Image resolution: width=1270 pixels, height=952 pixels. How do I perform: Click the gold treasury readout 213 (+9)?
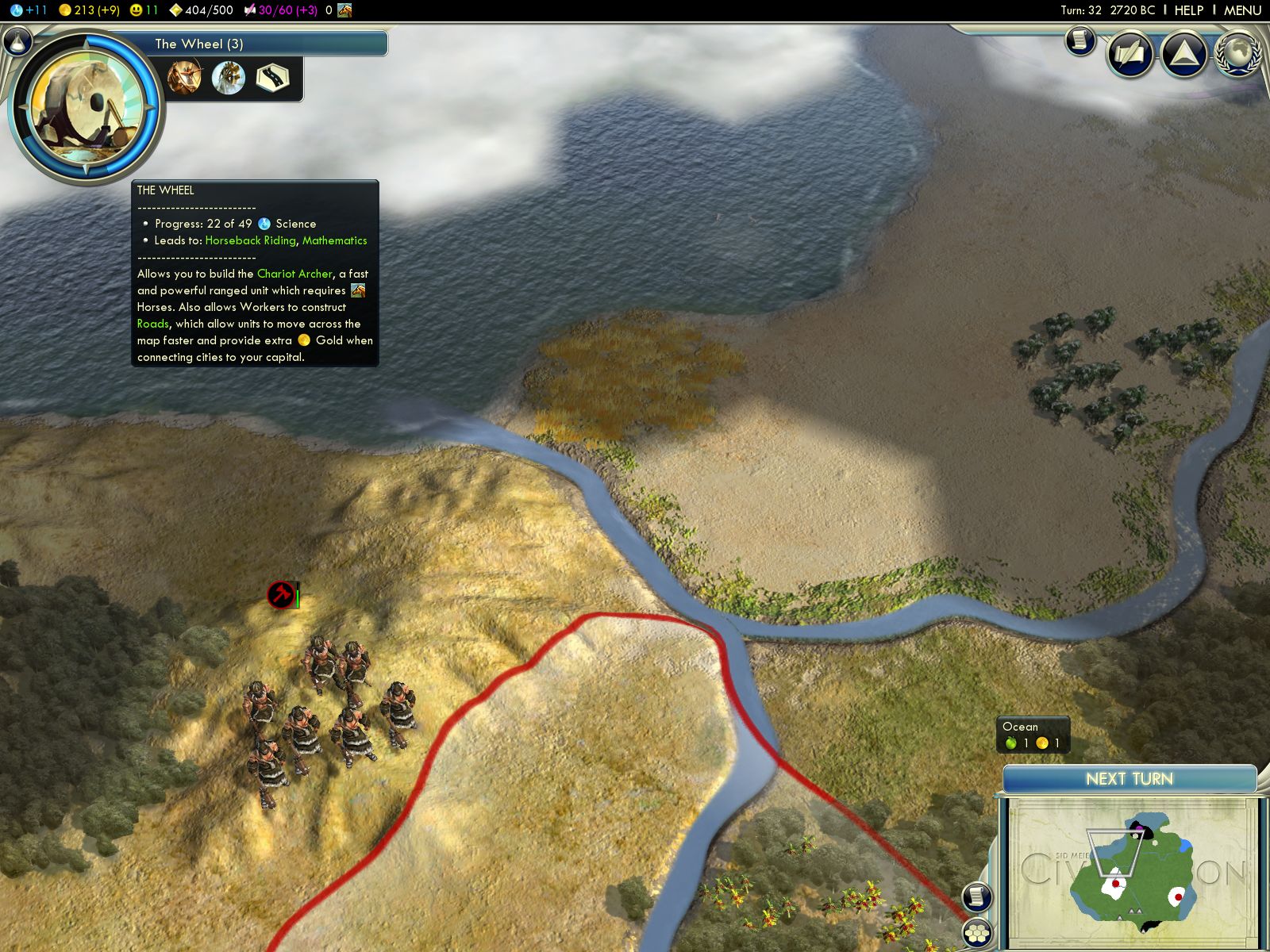tap(89, 10)
